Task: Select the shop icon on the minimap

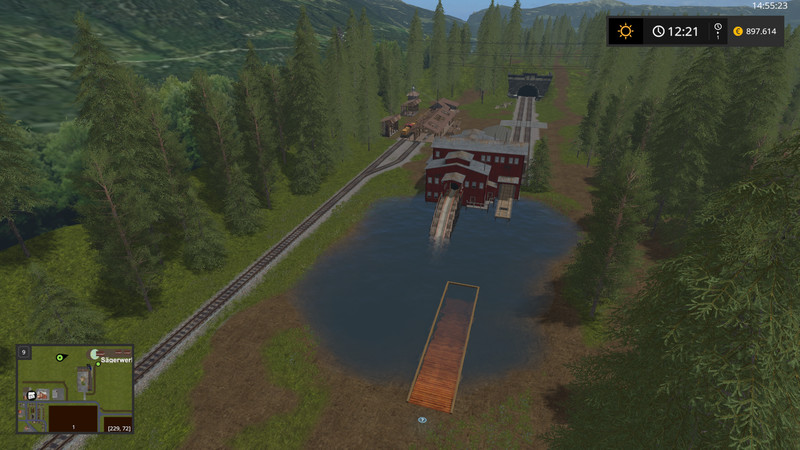Action: [33, 394]
